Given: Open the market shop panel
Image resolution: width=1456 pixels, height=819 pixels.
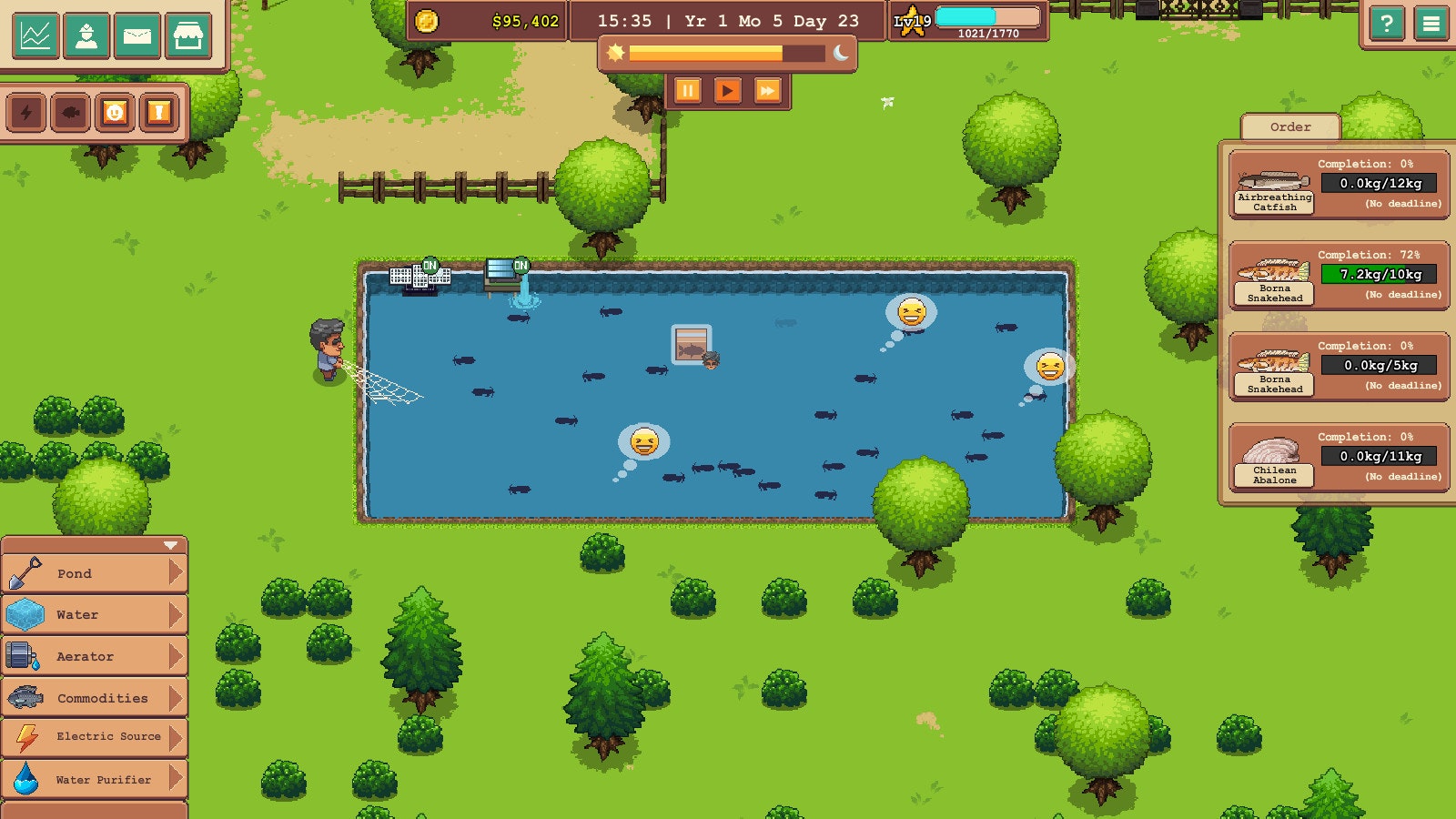Looking at the screenshot, I should (x=190, y=36).
